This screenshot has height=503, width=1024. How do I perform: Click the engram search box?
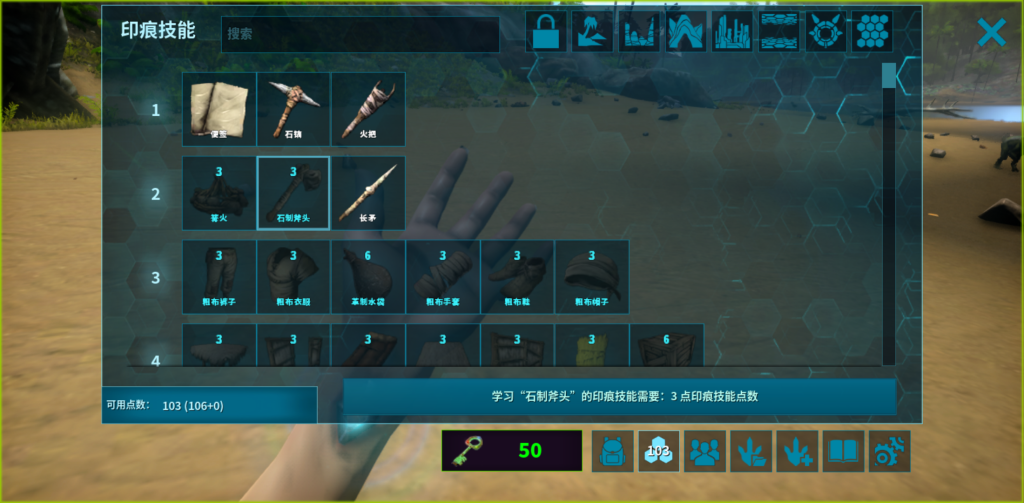pos(360,34)
